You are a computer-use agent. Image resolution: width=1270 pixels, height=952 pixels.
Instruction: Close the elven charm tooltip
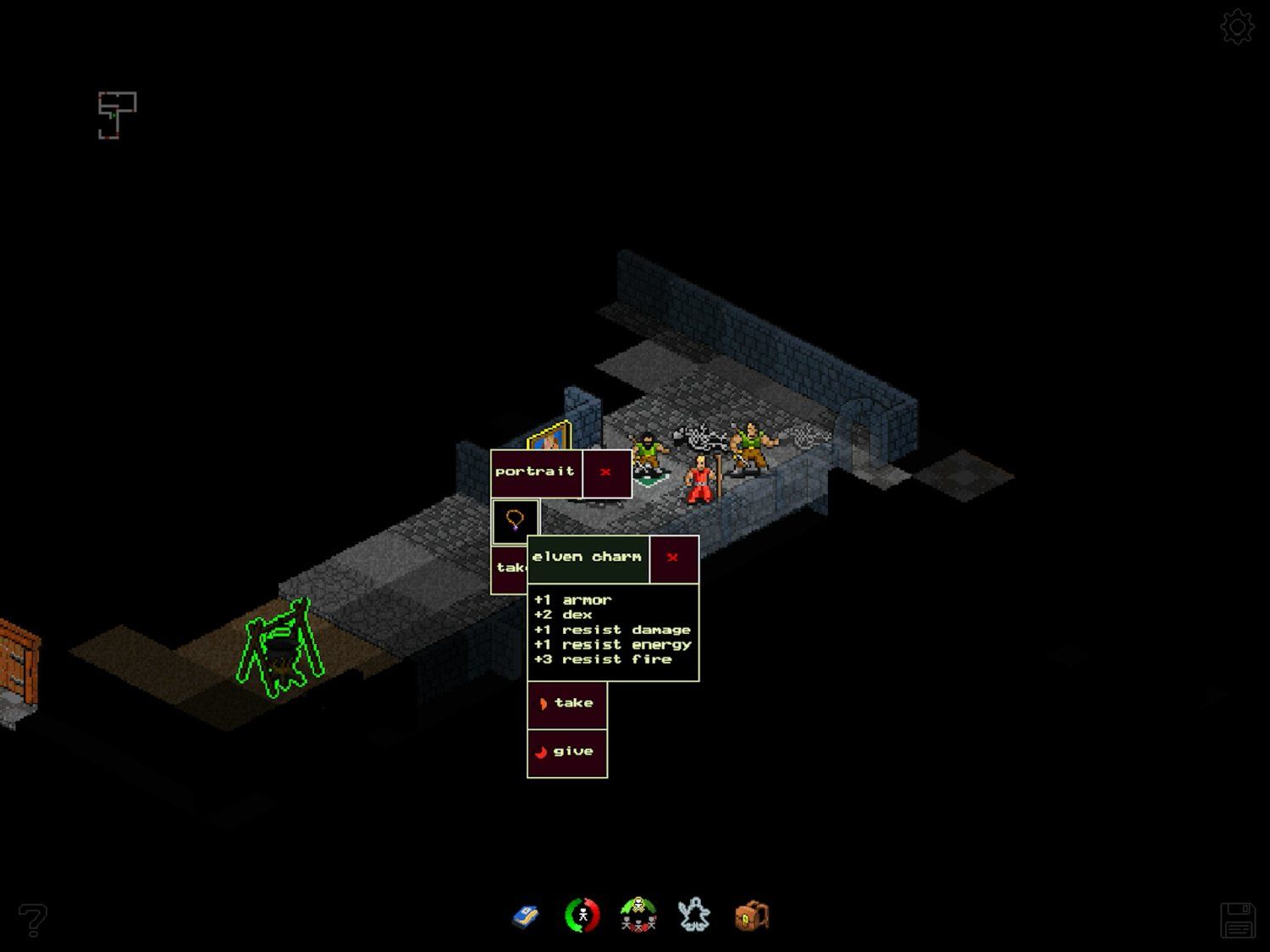673,558
